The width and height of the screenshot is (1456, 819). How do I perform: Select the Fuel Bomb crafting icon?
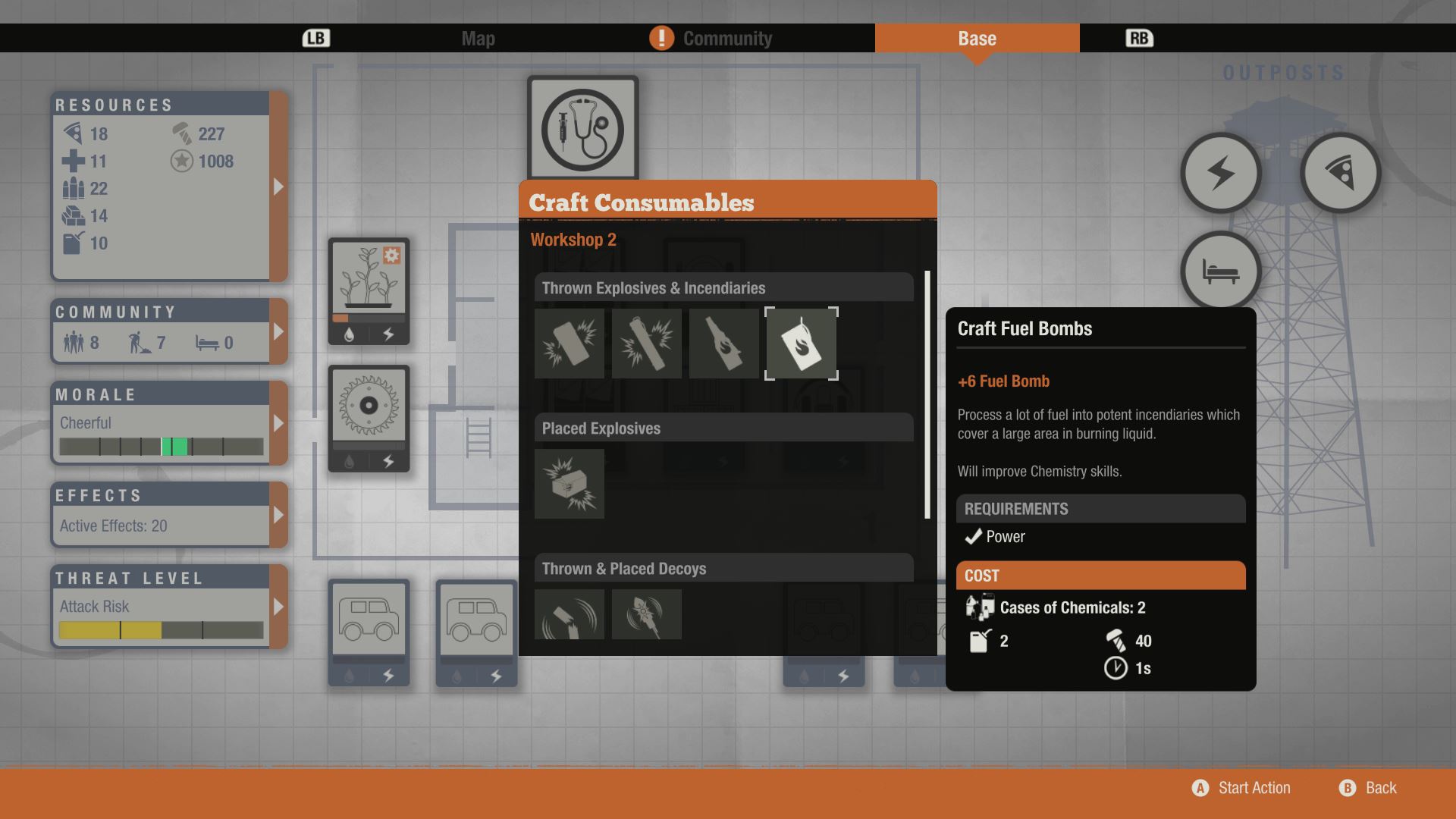coord(801,344)
